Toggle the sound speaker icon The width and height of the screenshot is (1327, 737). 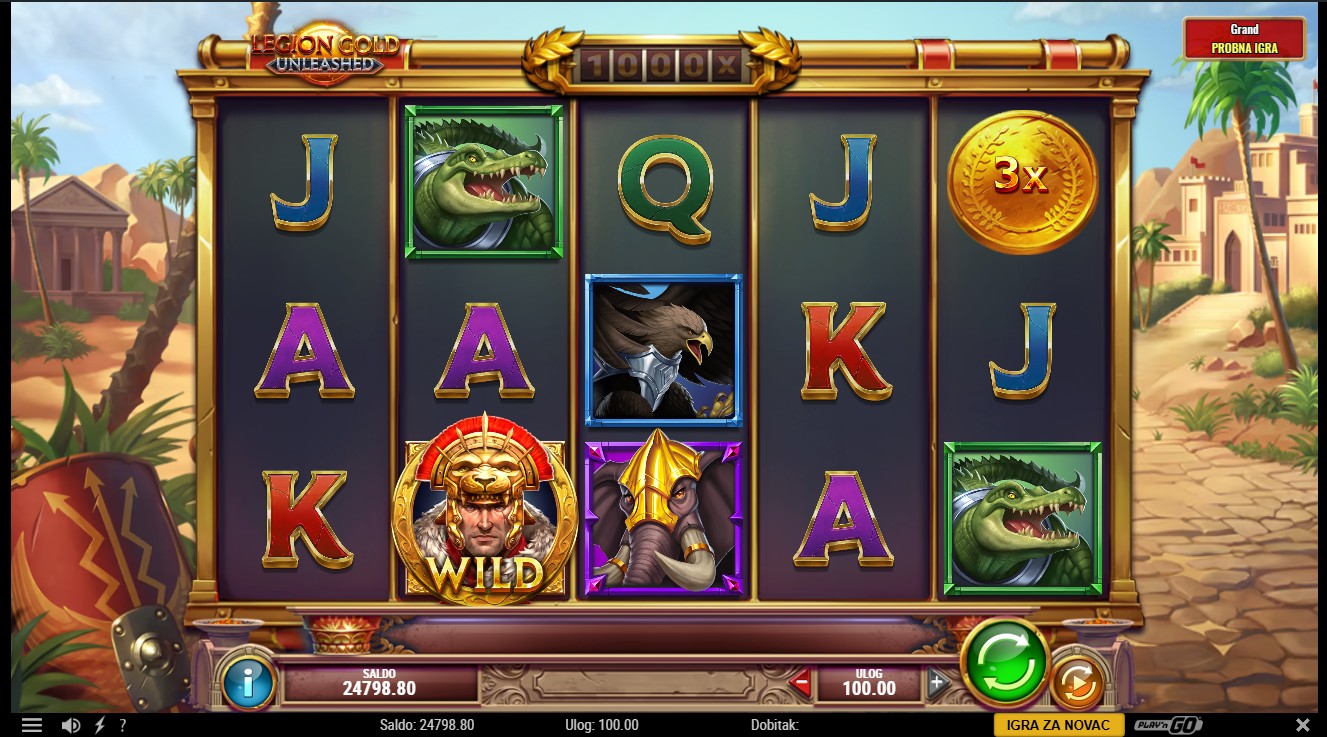[71, 725]
